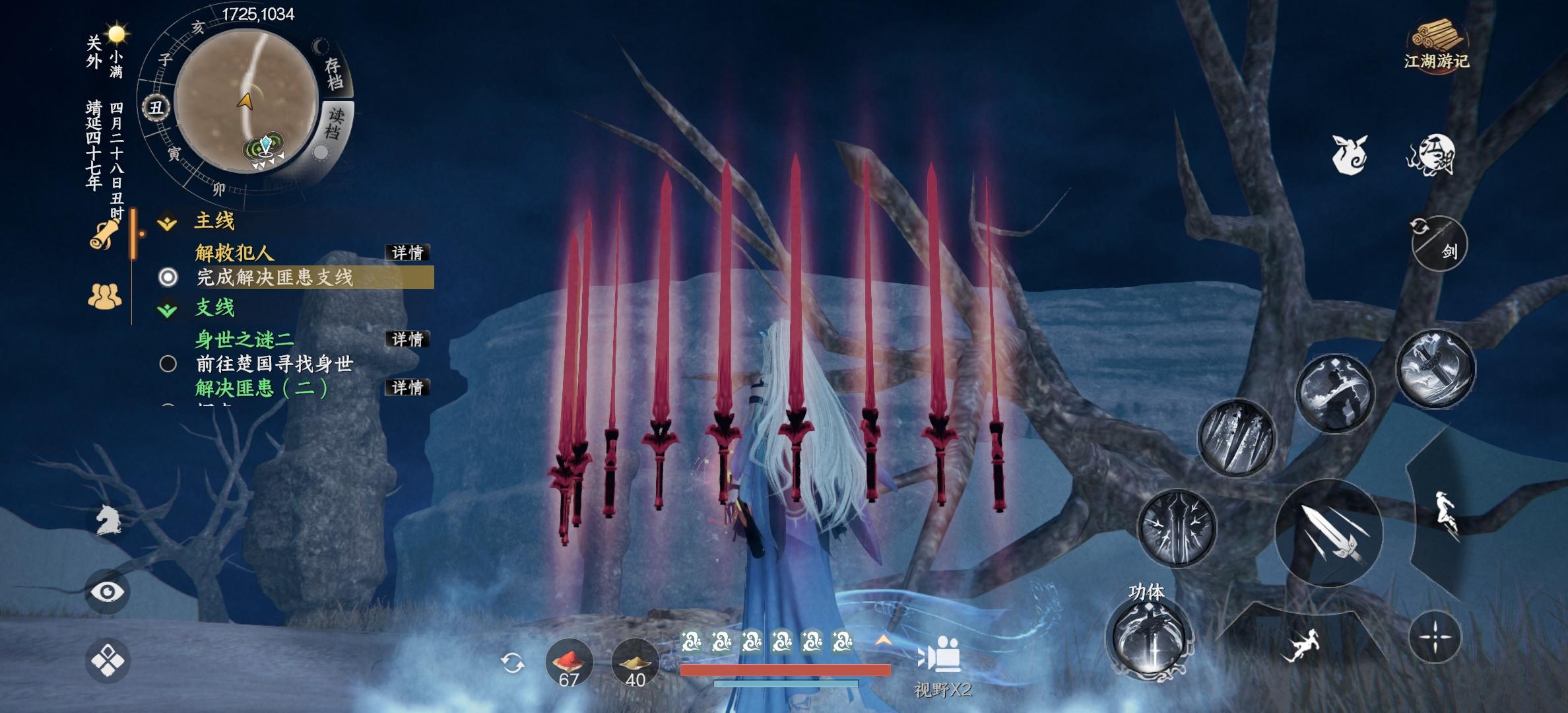Show details for 身世之谜二 quest

tap(407, 339)
